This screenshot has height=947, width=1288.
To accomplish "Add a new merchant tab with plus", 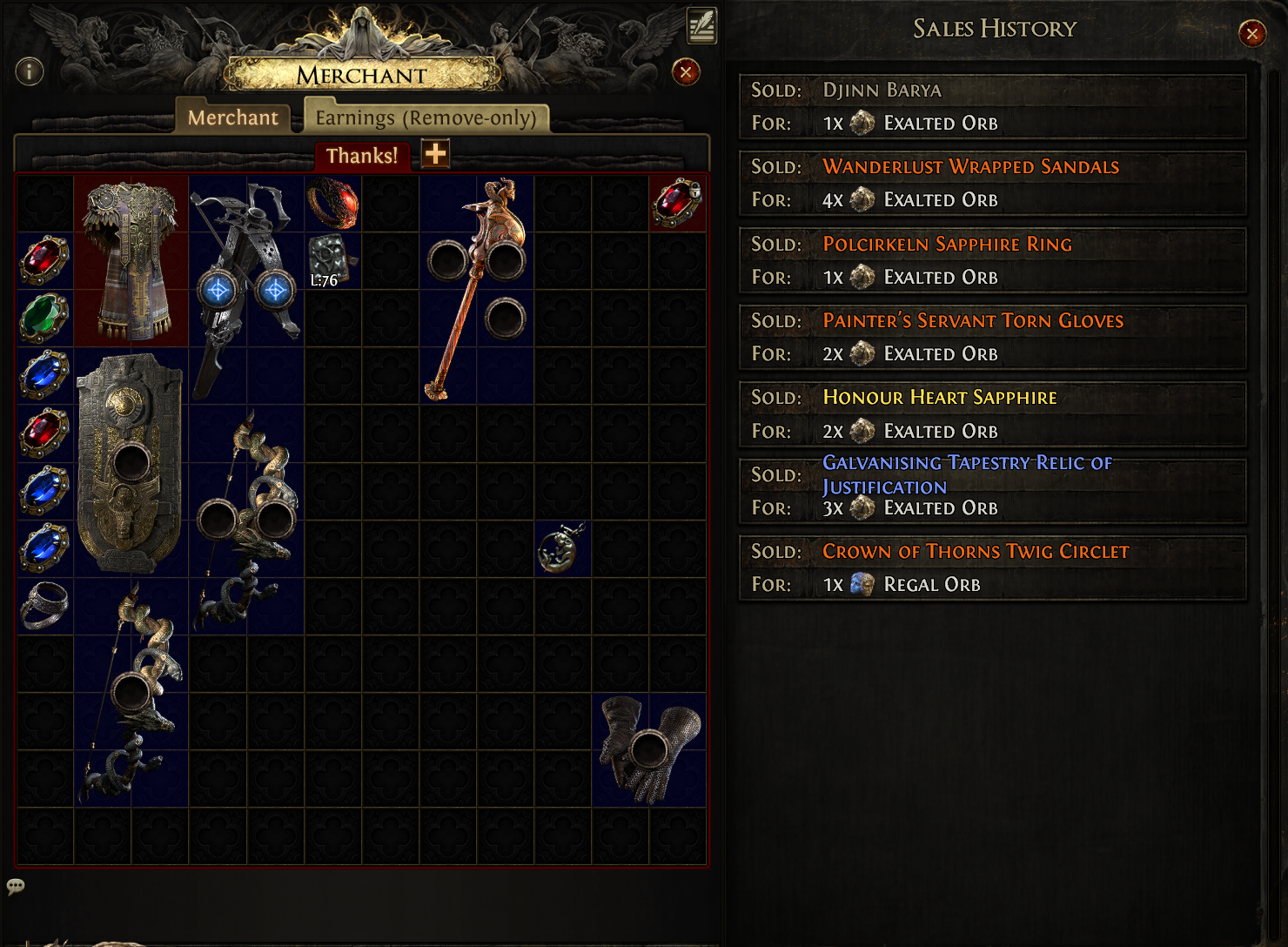I will (435, 154).
